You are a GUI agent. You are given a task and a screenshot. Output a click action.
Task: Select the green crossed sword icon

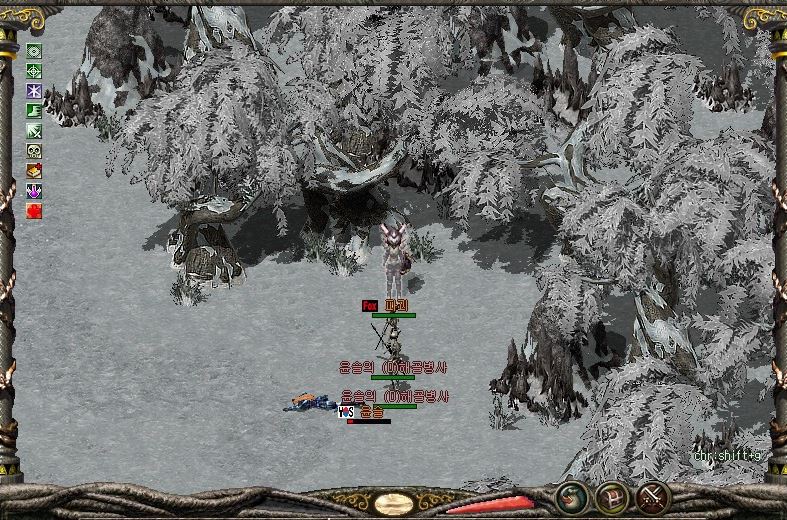(34, 131)
